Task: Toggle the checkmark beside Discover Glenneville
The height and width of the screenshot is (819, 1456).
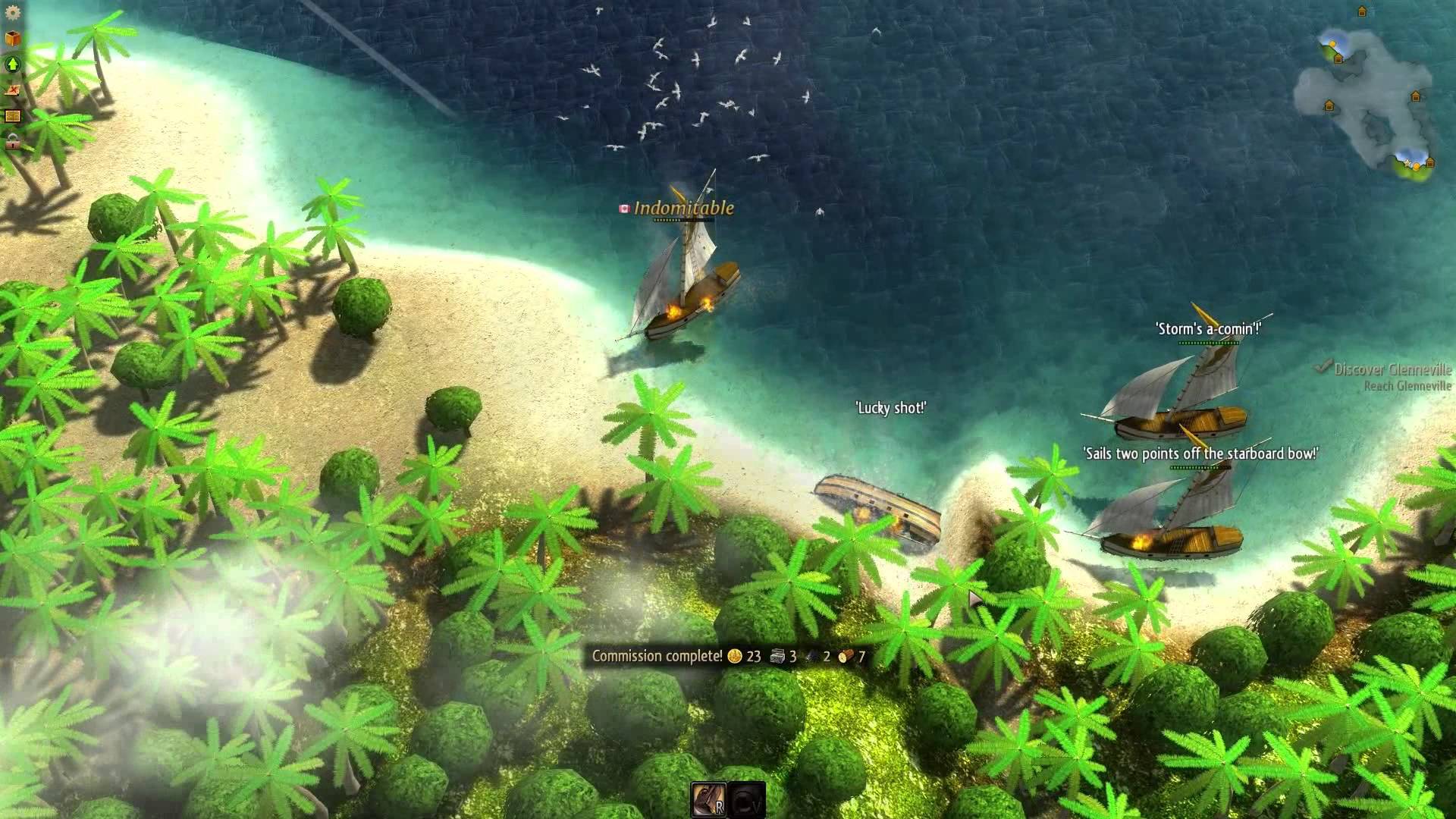Action: point(1323,368)
